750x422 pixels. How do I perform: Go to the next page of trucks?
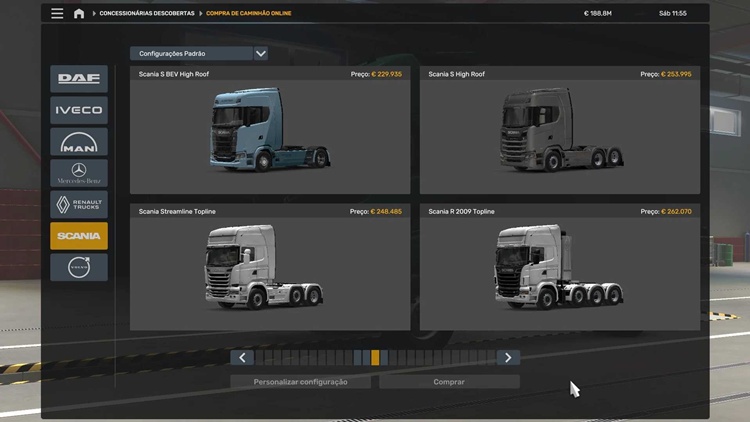pyautogui.click(x=508, y=357)
